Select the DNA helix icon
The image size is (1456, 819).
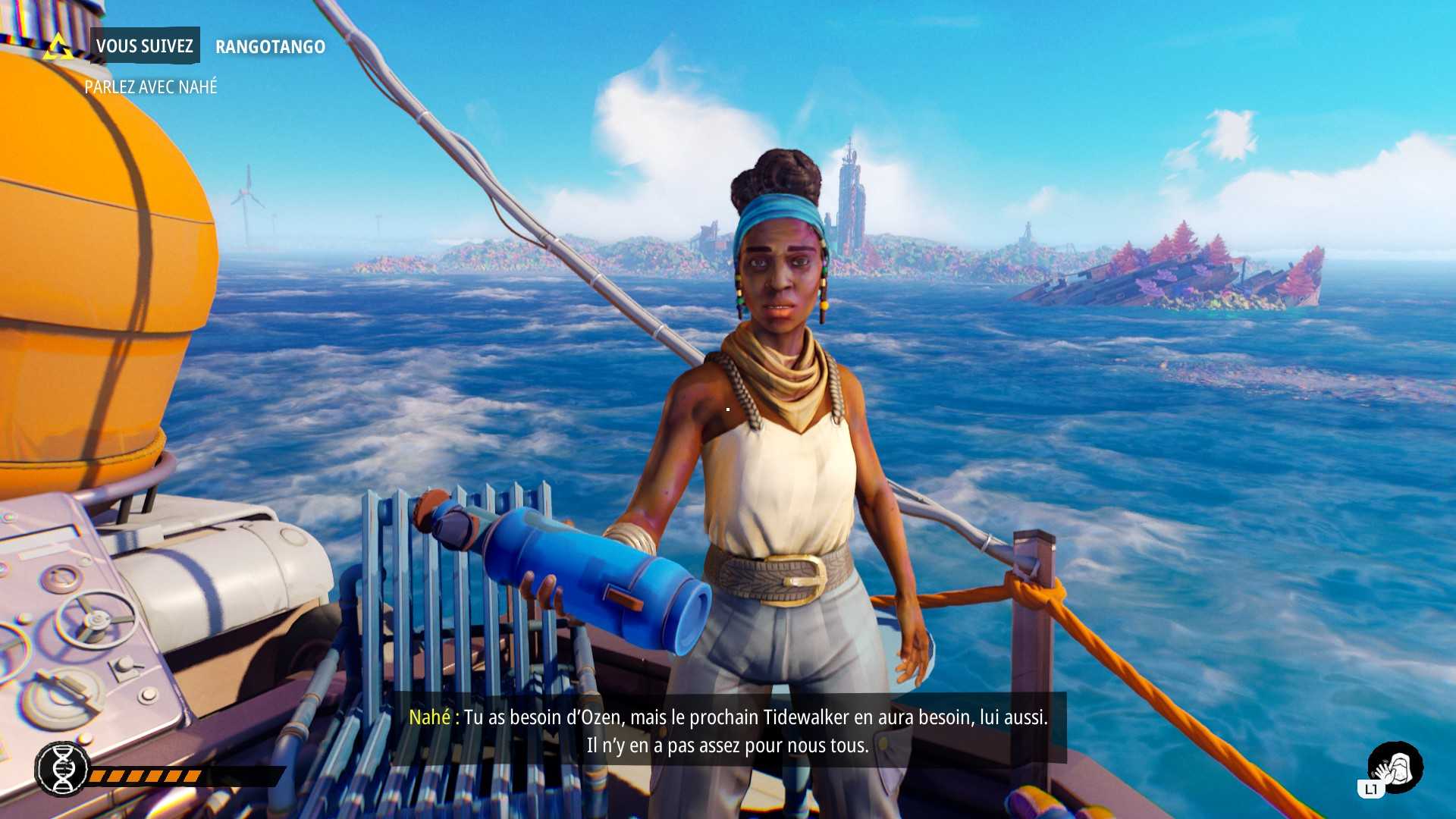(62, 769)
